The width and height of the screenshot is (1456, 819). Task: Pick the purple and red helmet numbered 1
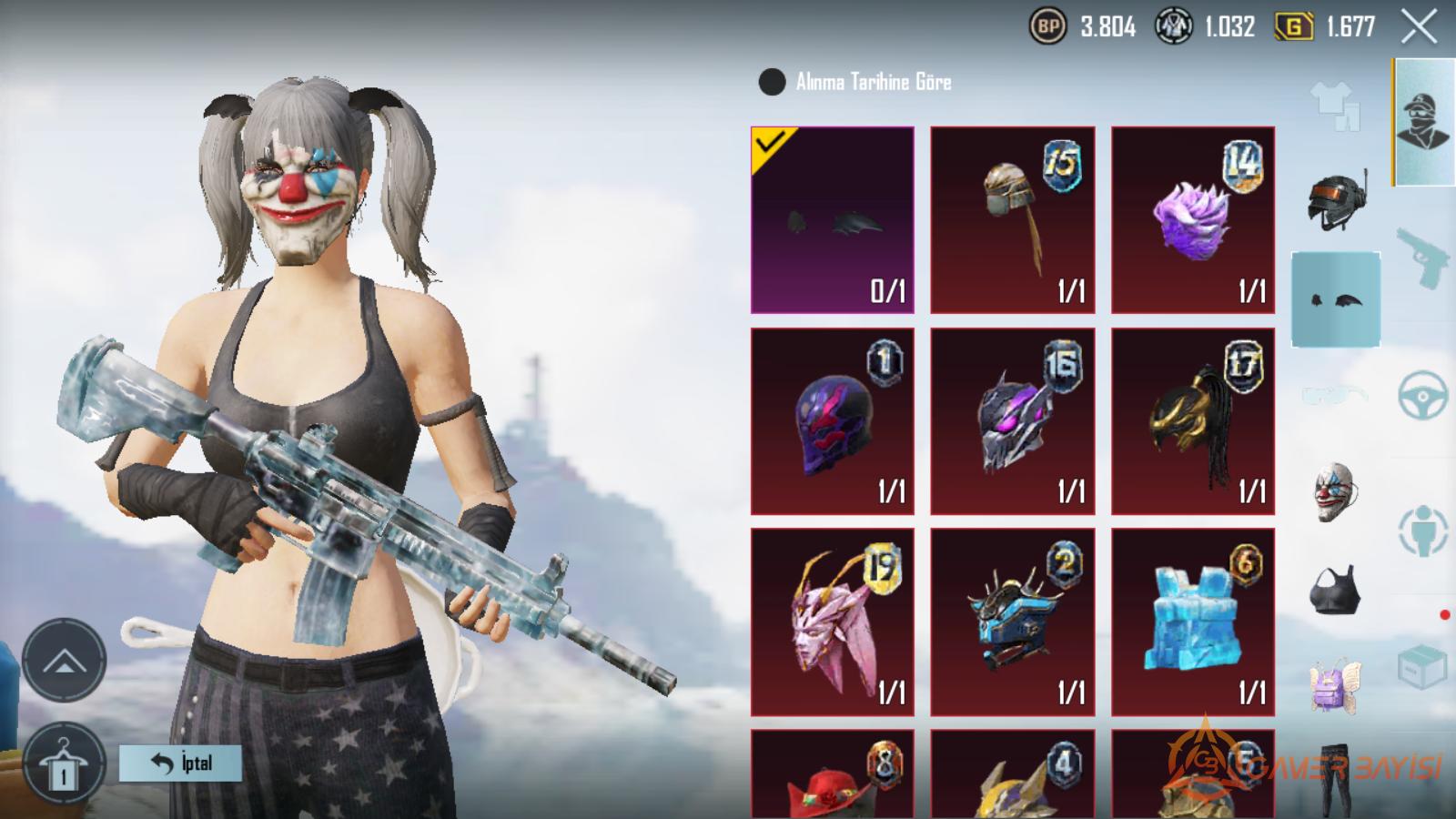(832, 421)
